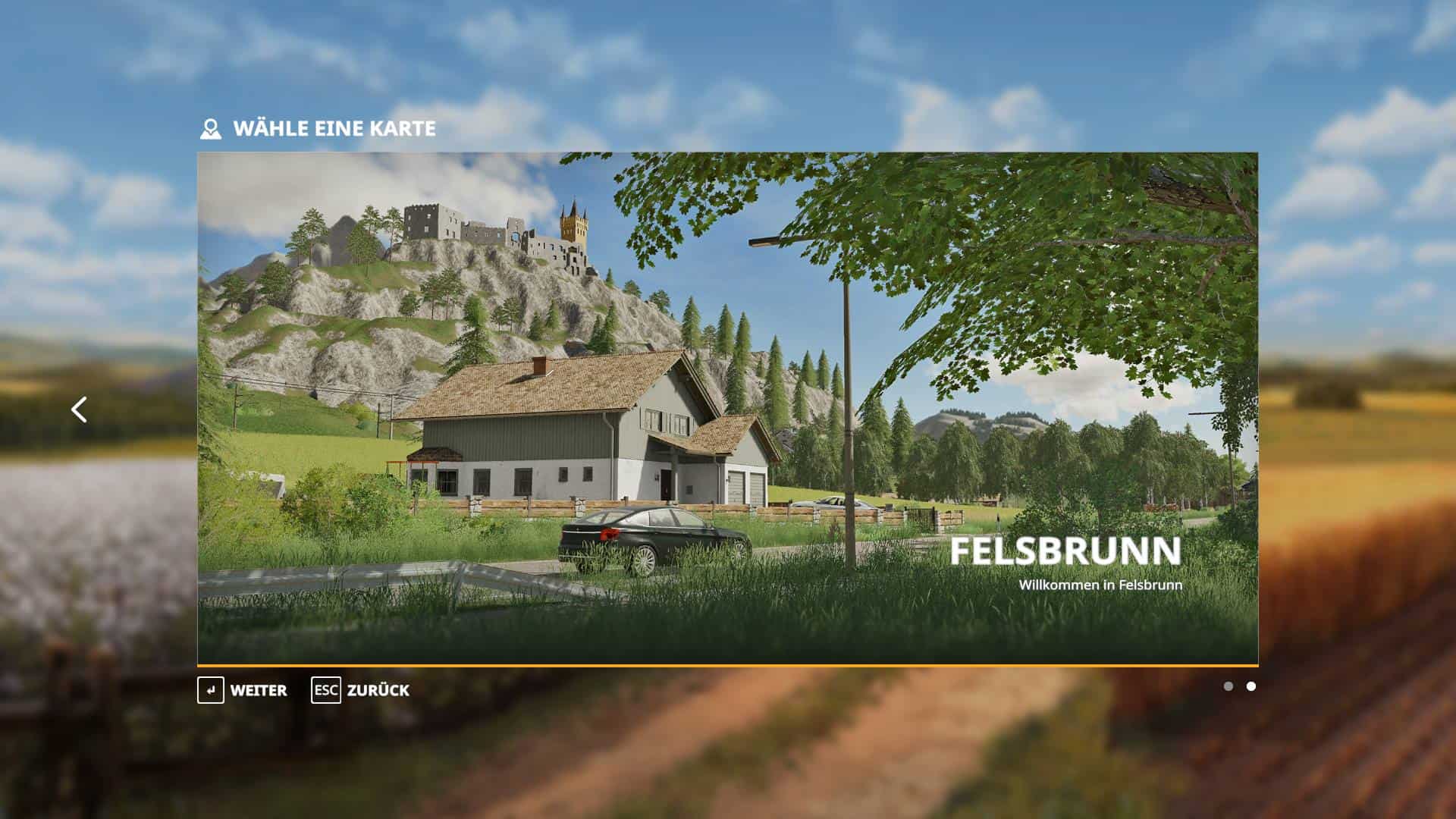Click ZURÜCK to return
Image resolution: width=1456 pixels, height=819 pixels.
tap(377, 691)
